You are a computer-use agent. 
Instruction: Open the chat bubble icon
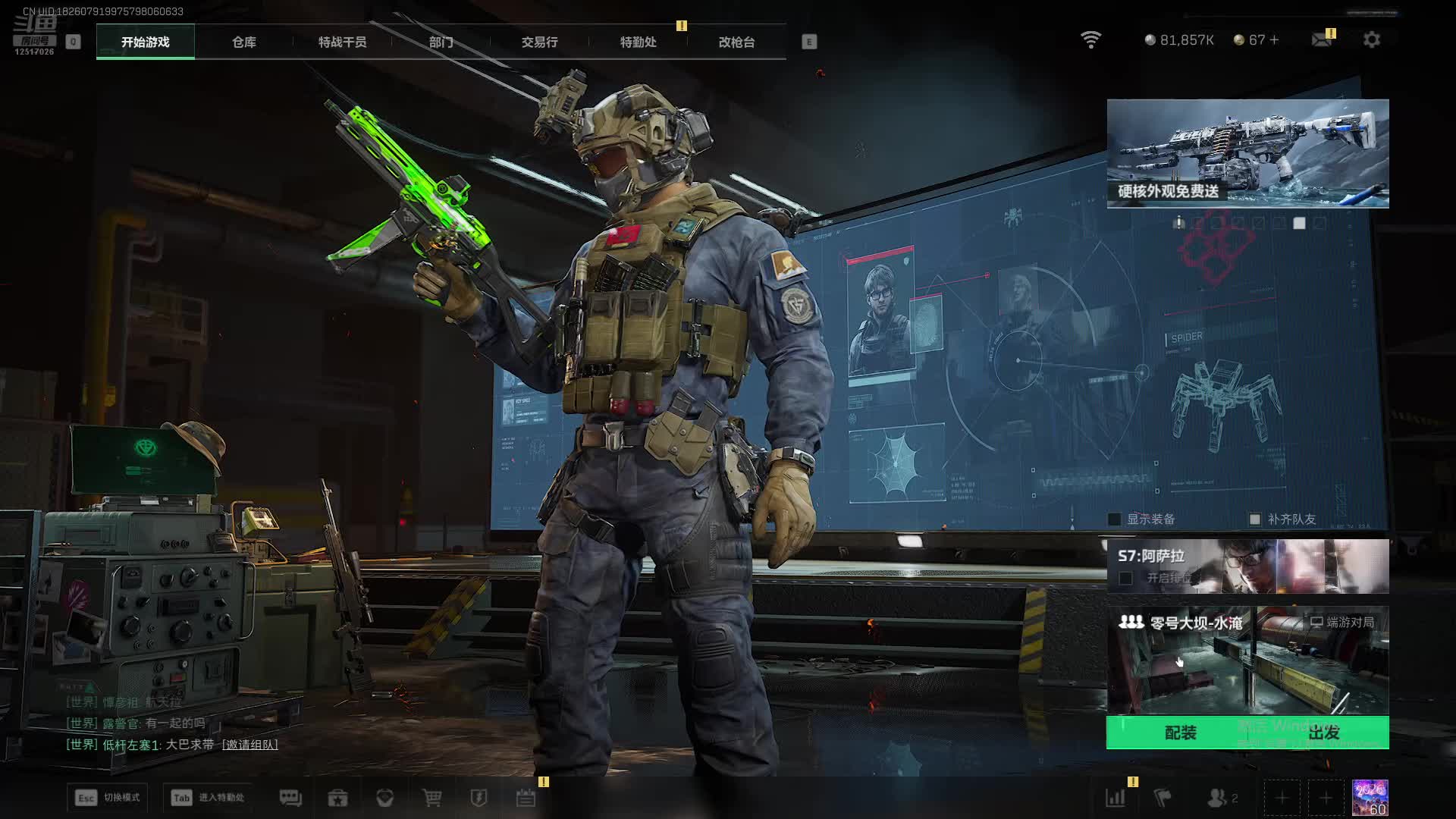290,798
